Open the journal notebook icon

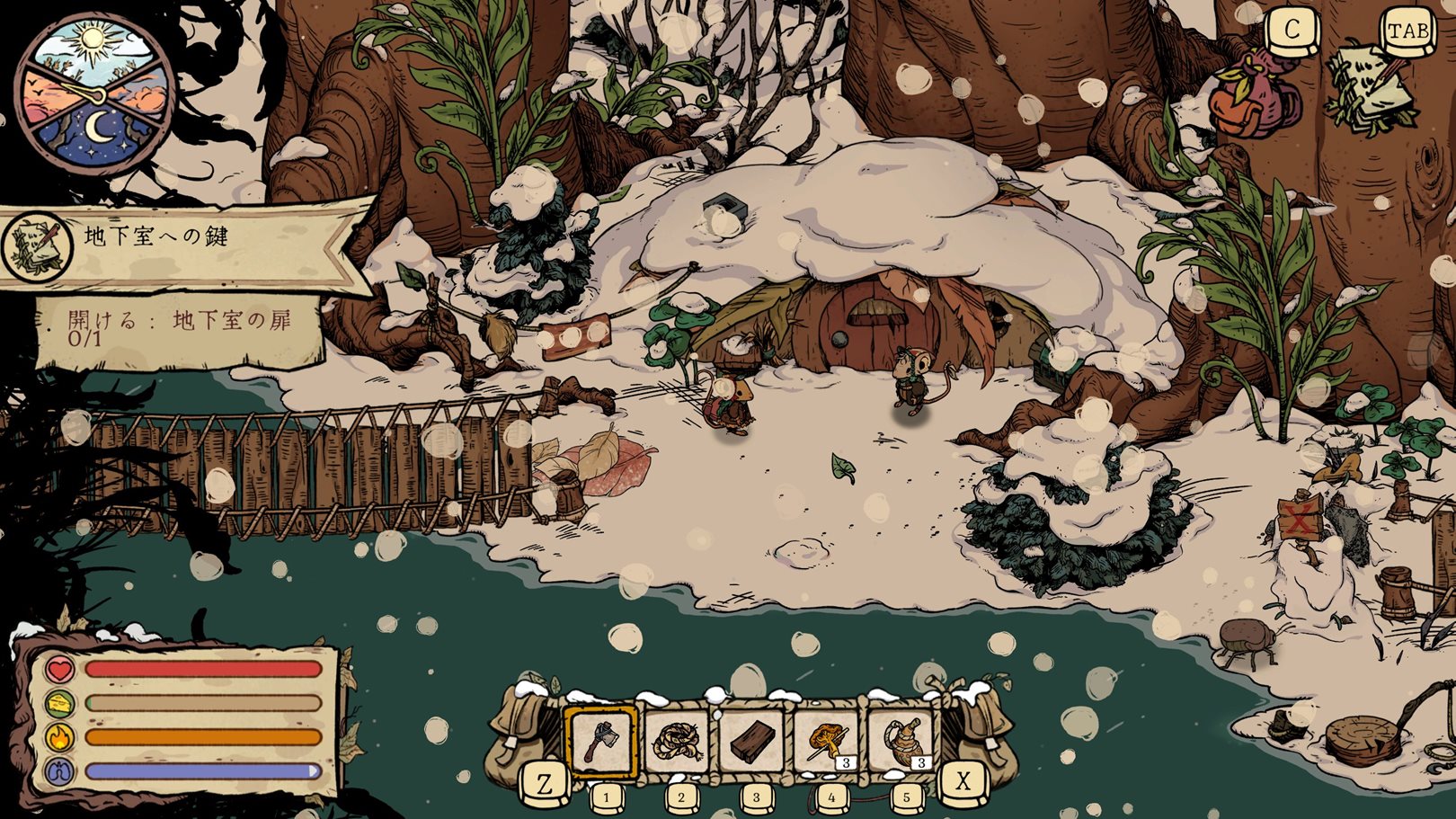pyautogui.click(x=1369, y=88)
